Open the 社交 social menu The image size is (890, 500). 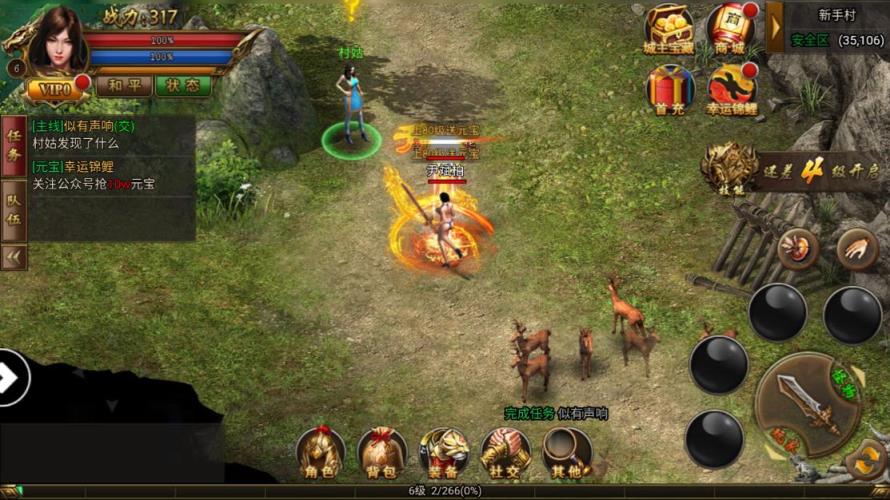pyautogui.click(x=506, y=453)
